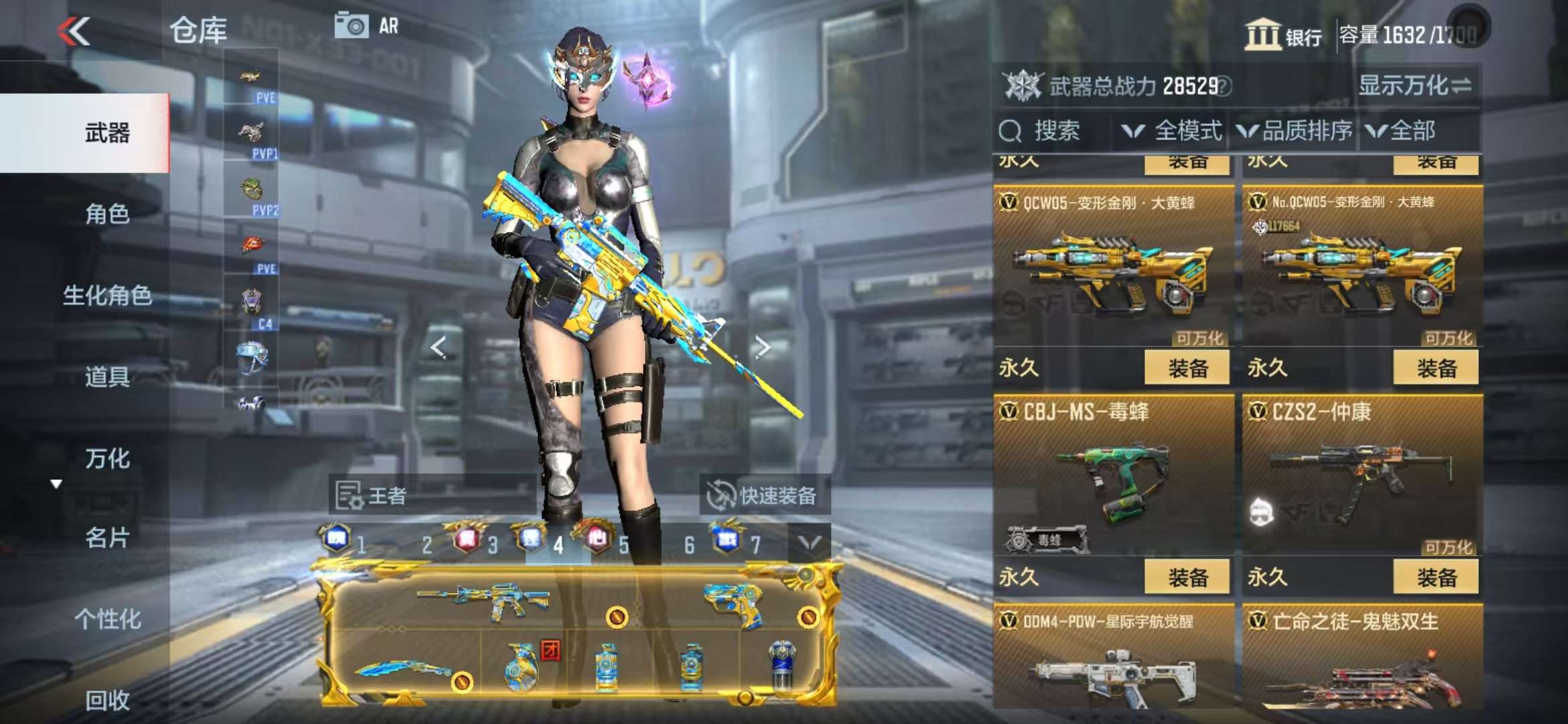1568x724 pixels.
Task: Click the 快速装备 quick equip button
Action: 763,496
